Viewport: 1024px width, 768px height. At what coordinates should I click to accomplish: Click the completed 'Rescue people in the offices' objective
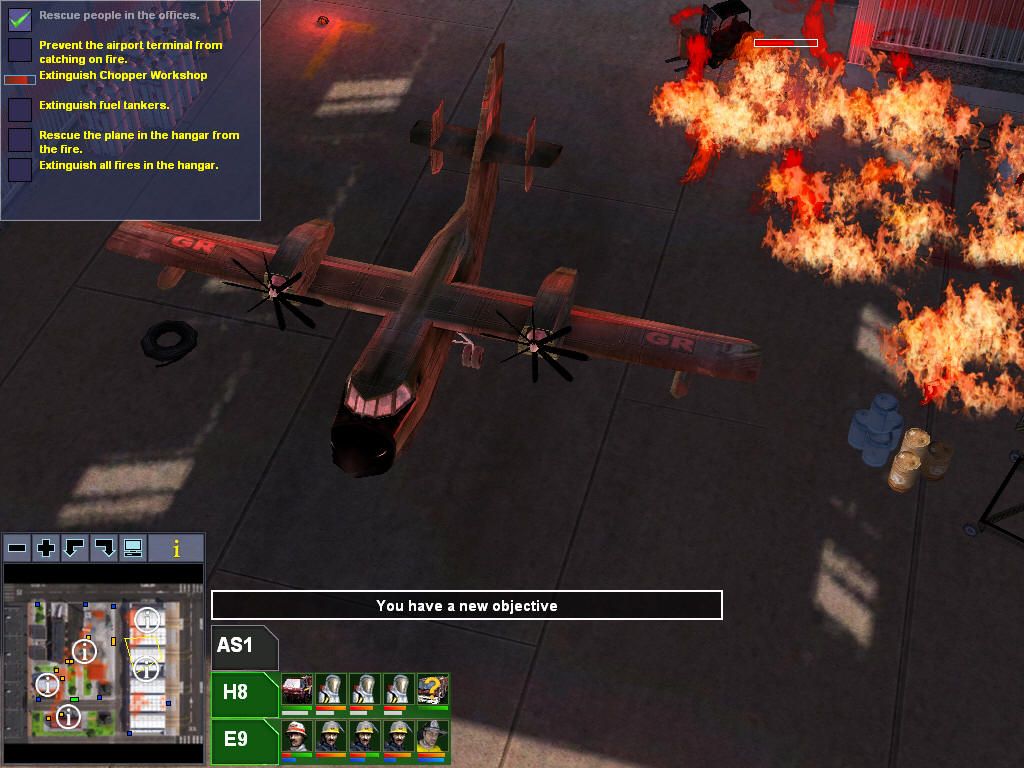coord(118,16)
